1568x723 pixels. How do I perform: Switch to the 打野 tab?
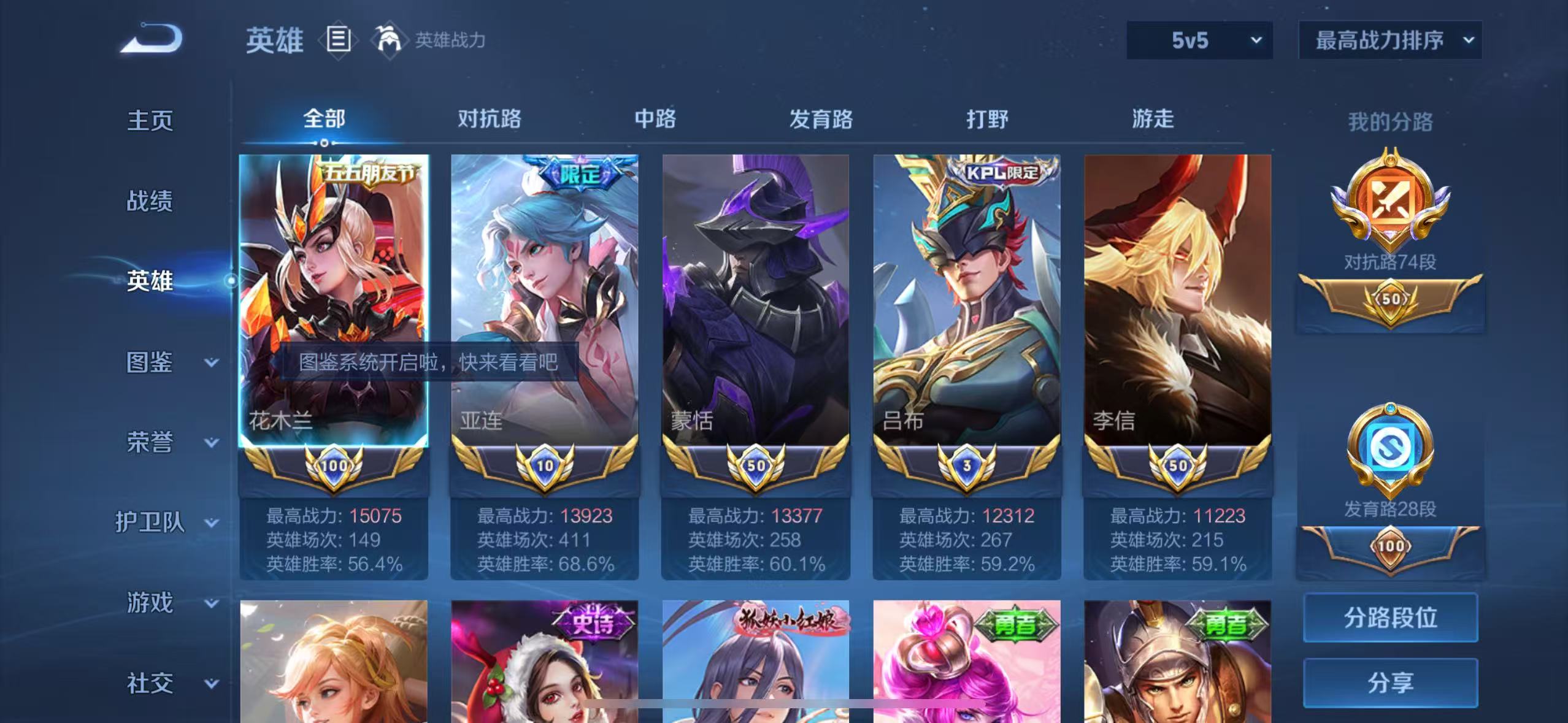coord(988,120)
